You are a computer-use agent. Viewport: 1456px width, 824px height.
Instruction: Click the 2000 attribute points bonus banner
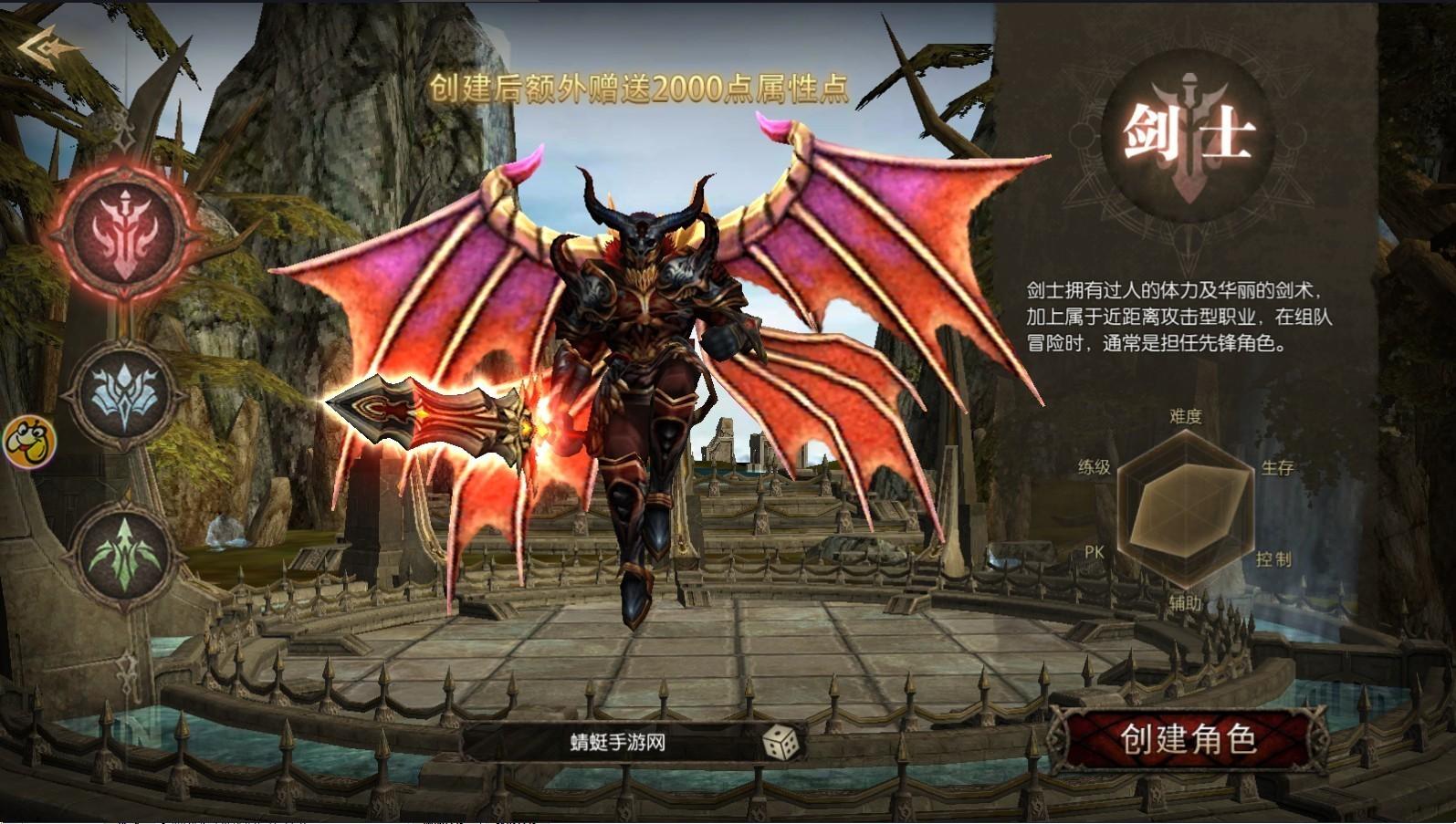pyautogui.click(x=645, y=89)
